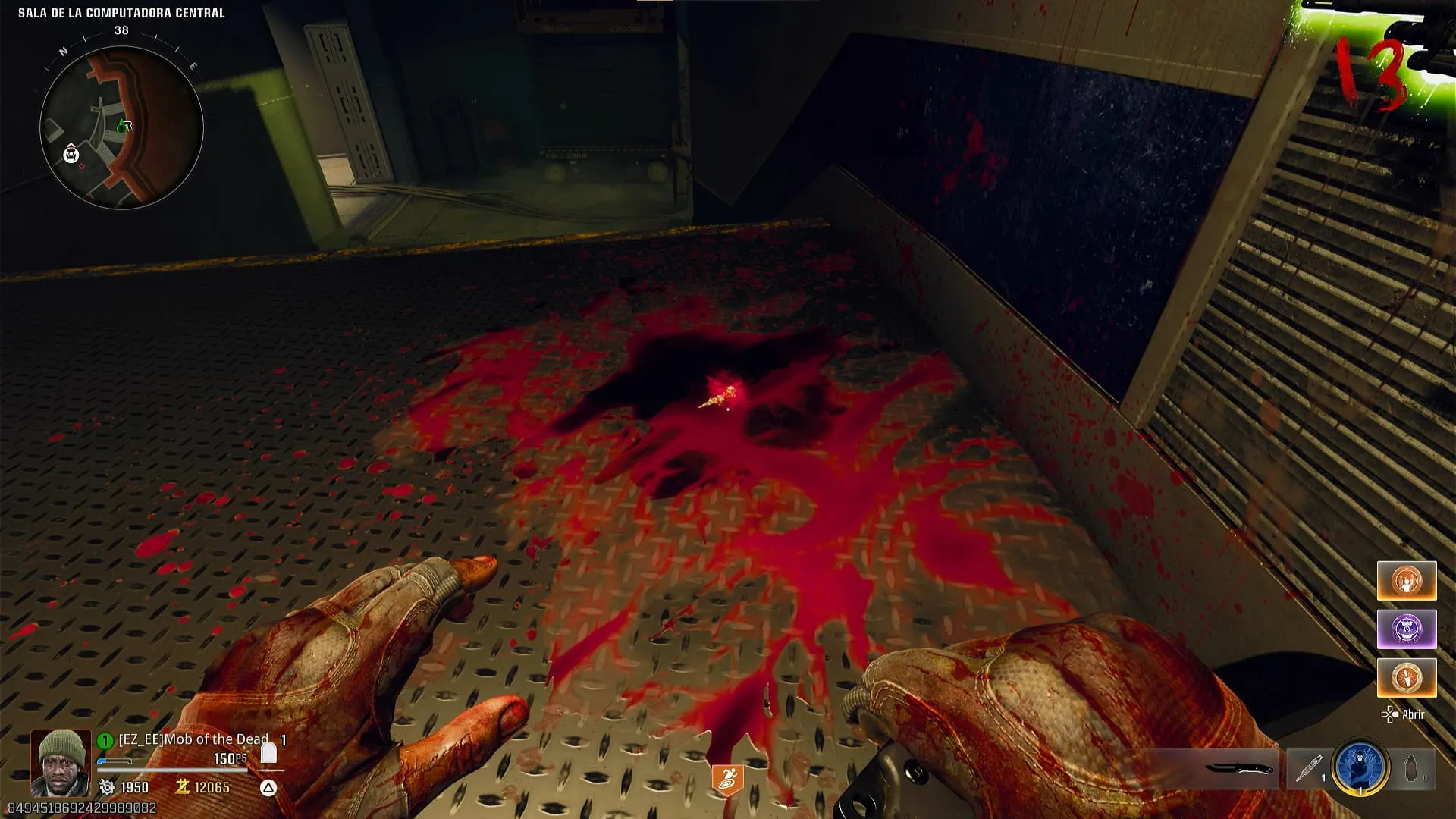Click the character portrait with green beanie
Image resolution: width=1456 pixels, height=819 pixels.
click(61, 761)
